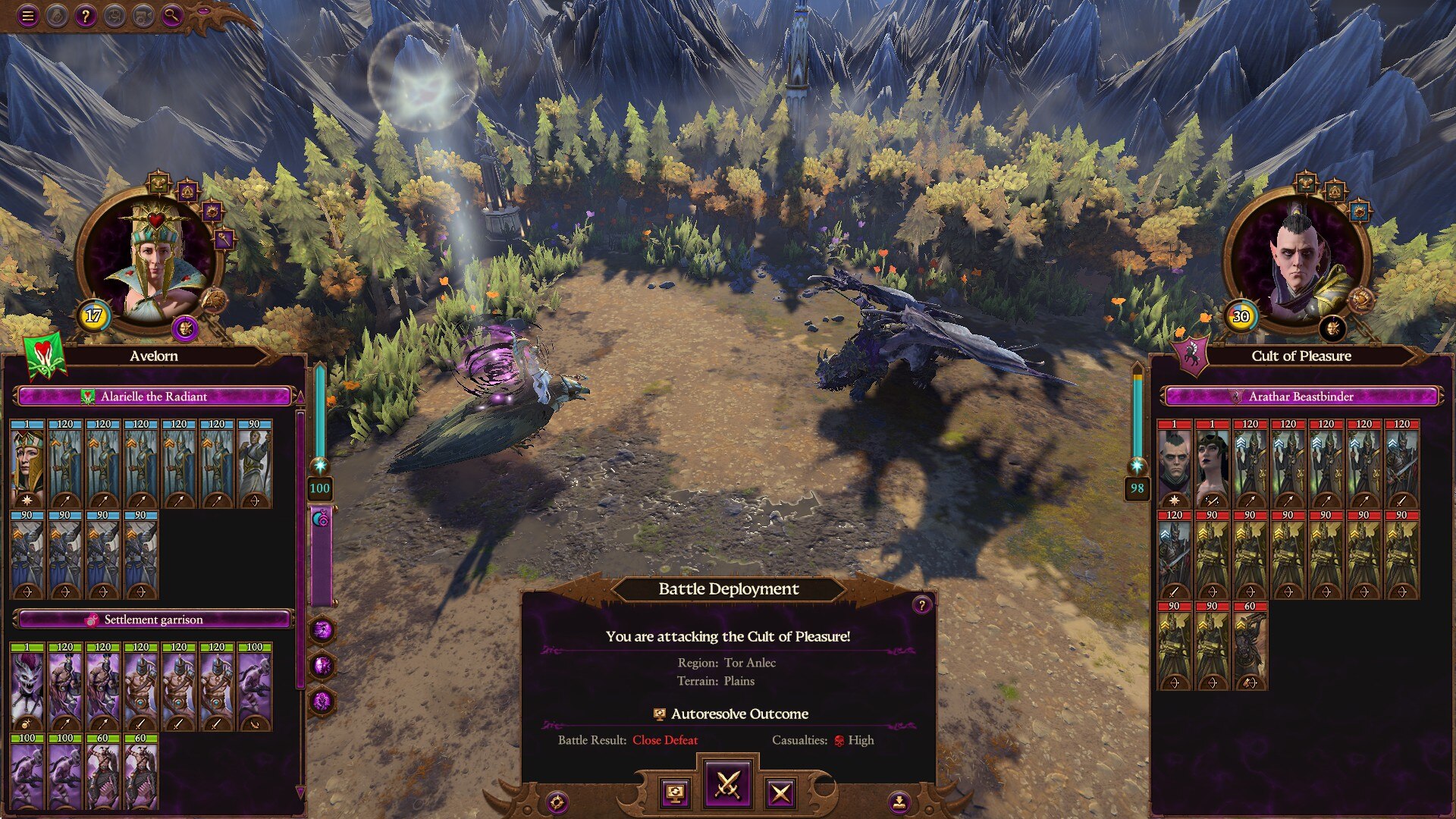Open the Battle Deployment help tooltip button
Viewport: 1456px width, 819px height.
921,604
